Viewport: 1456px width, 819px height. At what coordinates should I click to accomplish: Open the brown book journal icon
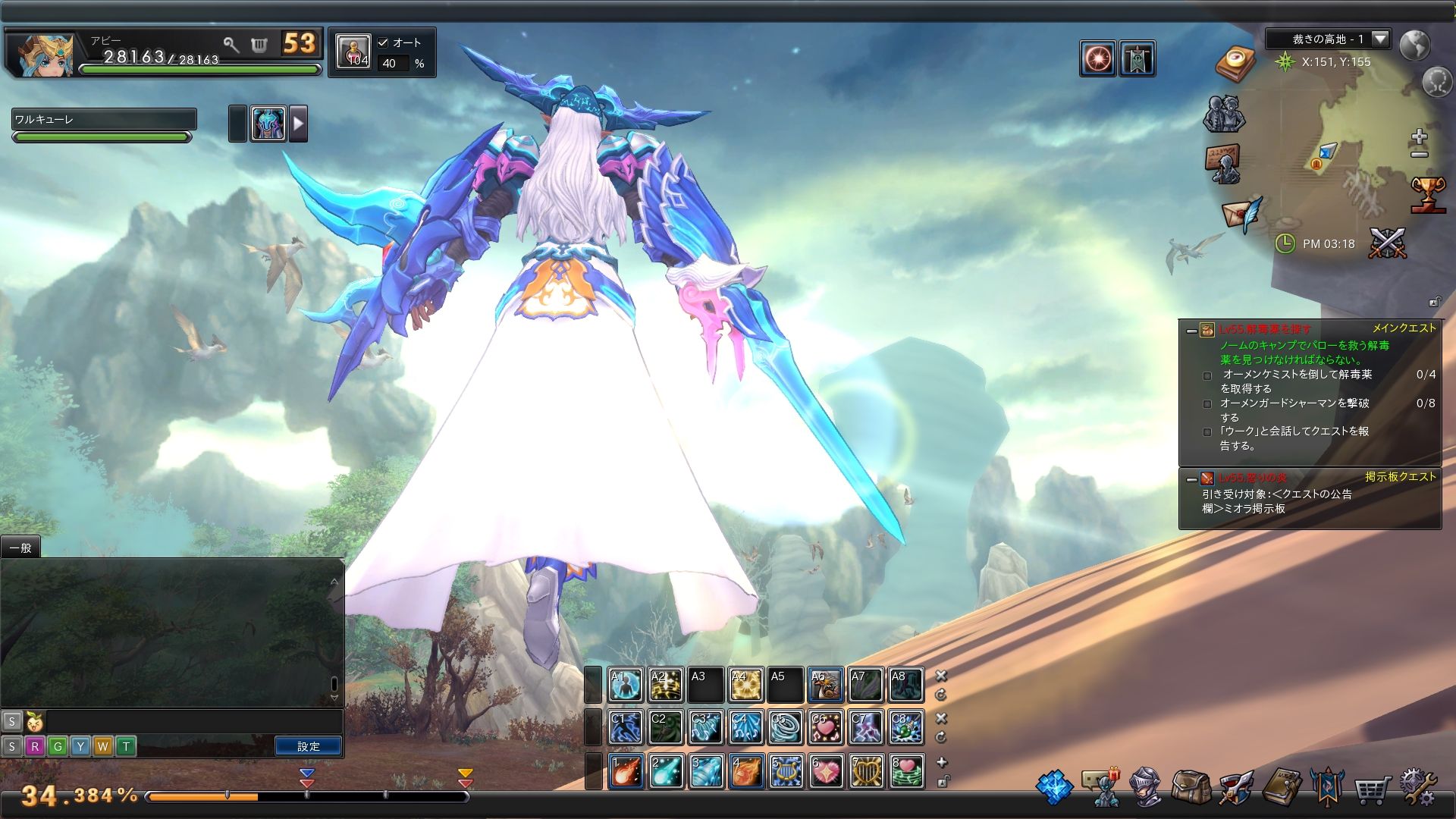[1282, 788]
